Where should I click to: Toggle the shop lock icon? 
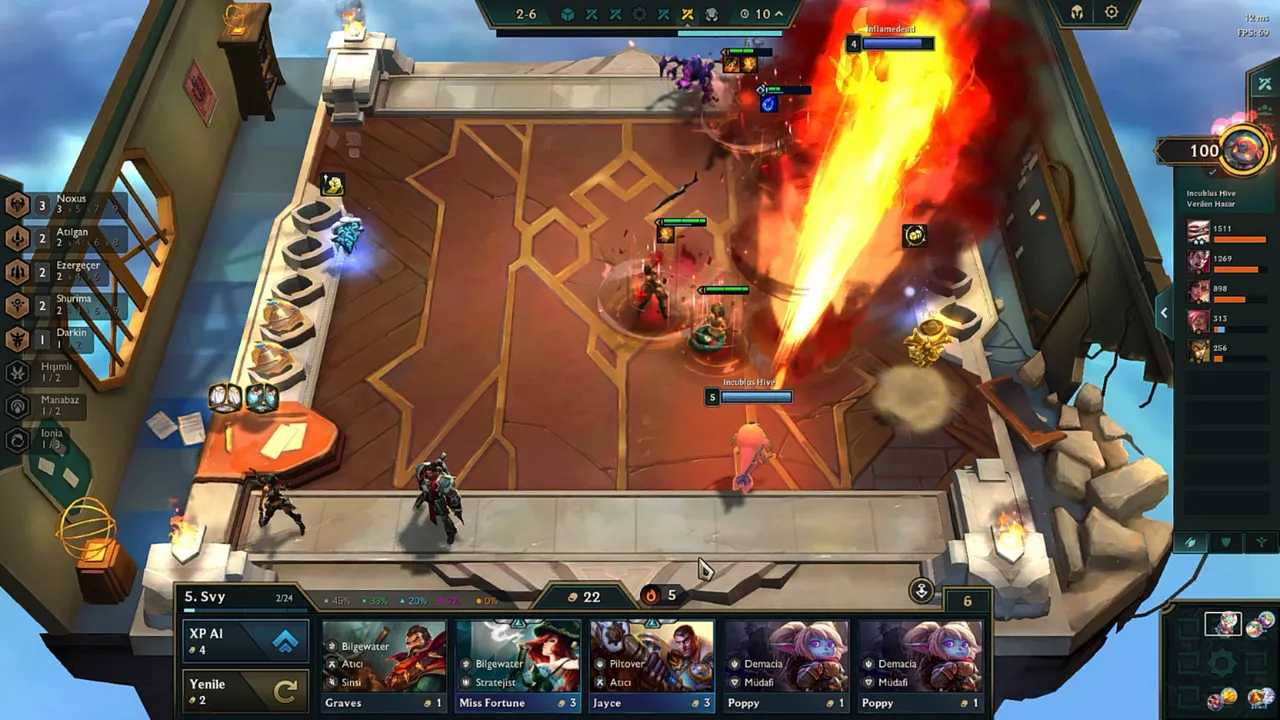pyautogui.click(x=921, y=590)
